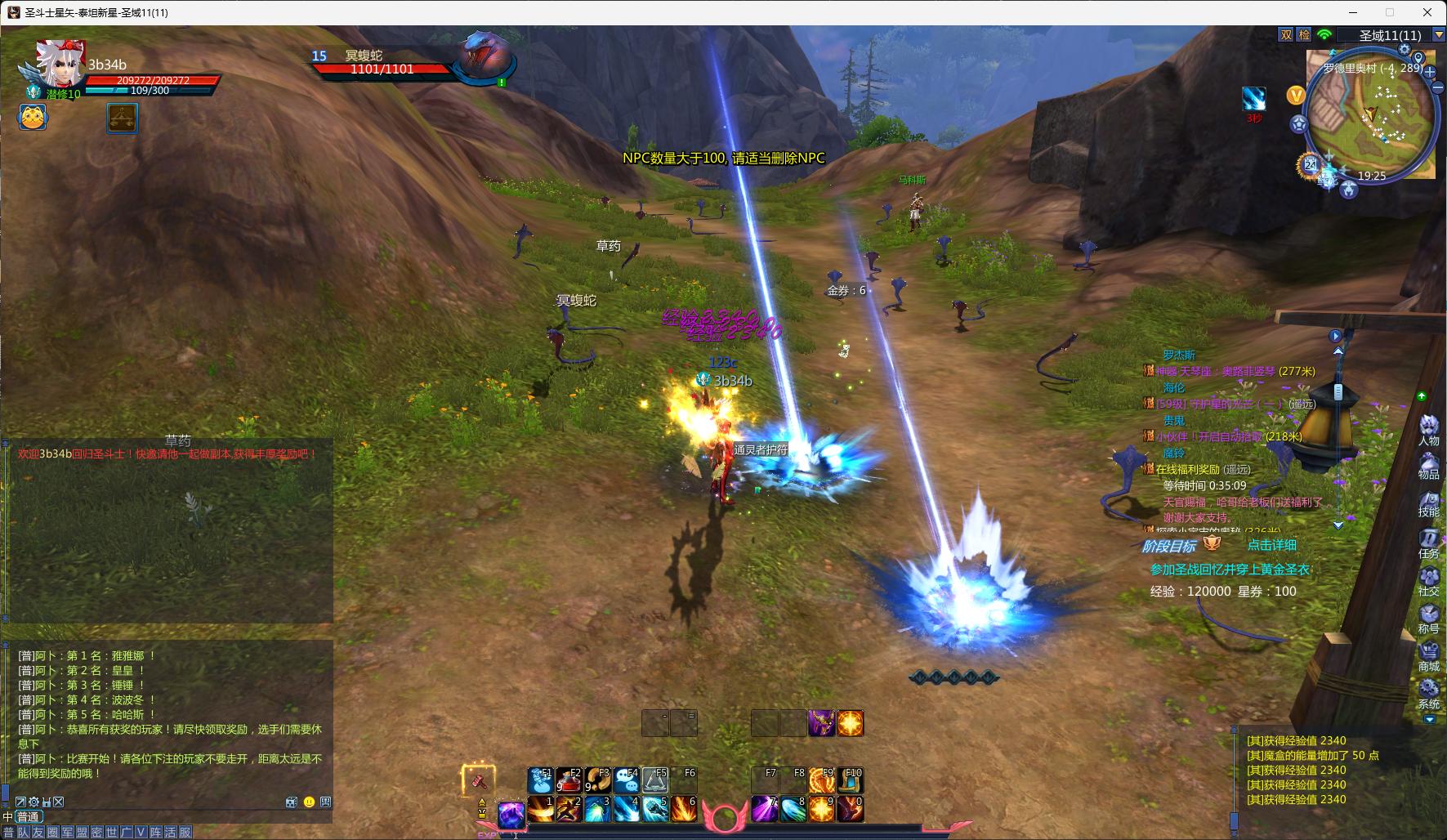Open the 商城 shop menu

point(1428,655)
